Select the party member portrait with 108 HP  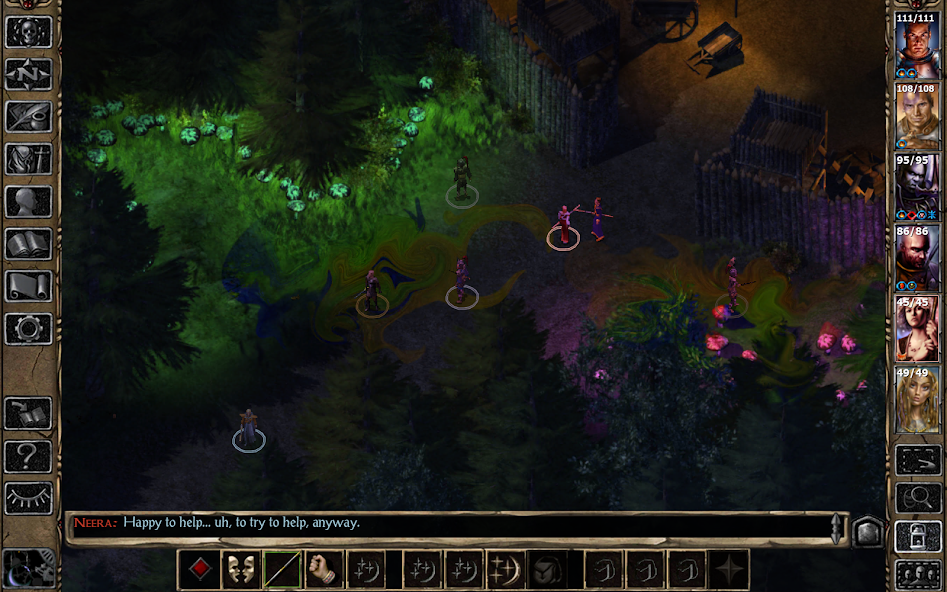click(917, 118)
